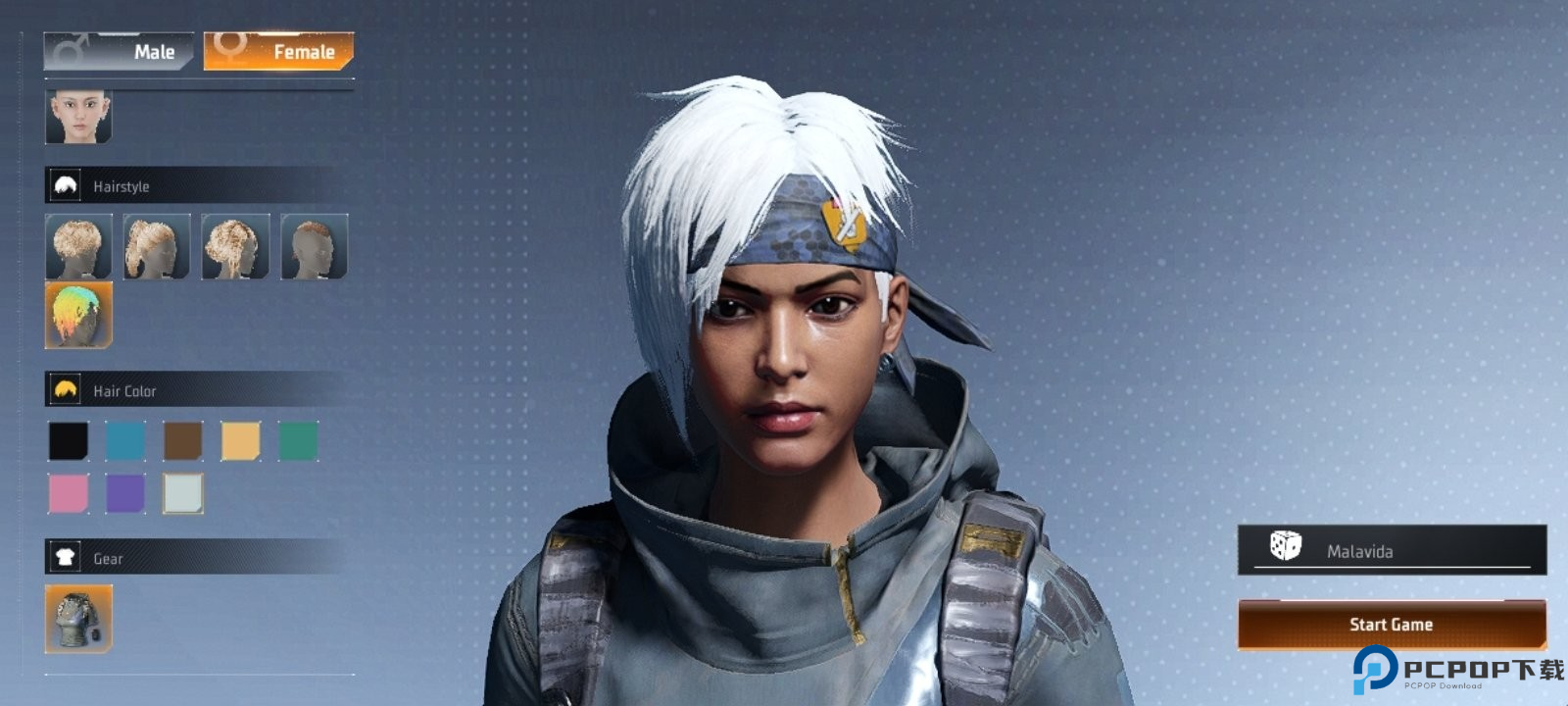Choose the purple hair color swatch

click(x=125, y=493)
